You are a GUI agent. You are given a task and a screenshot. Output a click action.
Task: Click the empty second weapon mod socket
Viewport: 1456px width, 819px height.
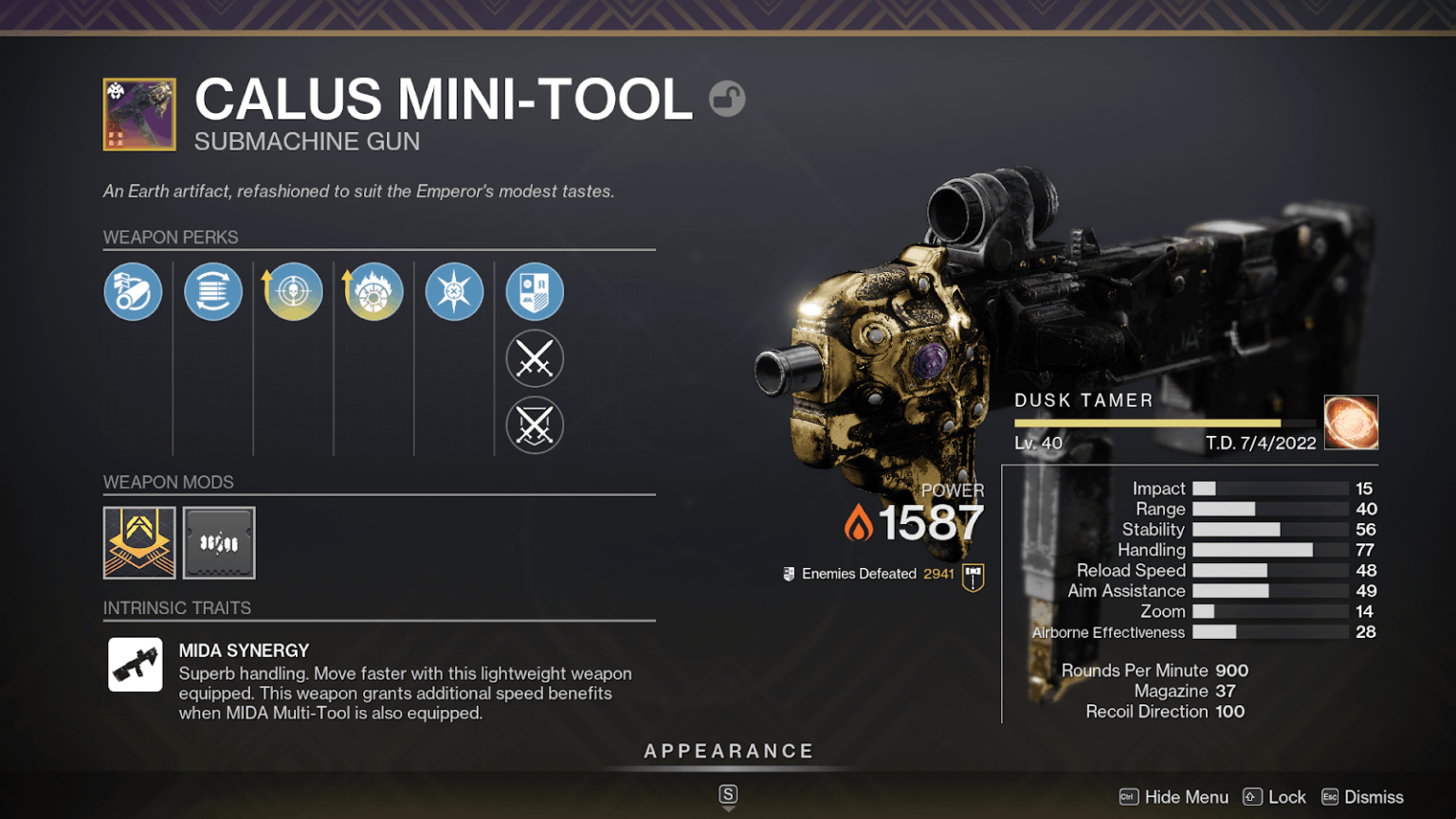pyautogui.click(x=218, y=542)
